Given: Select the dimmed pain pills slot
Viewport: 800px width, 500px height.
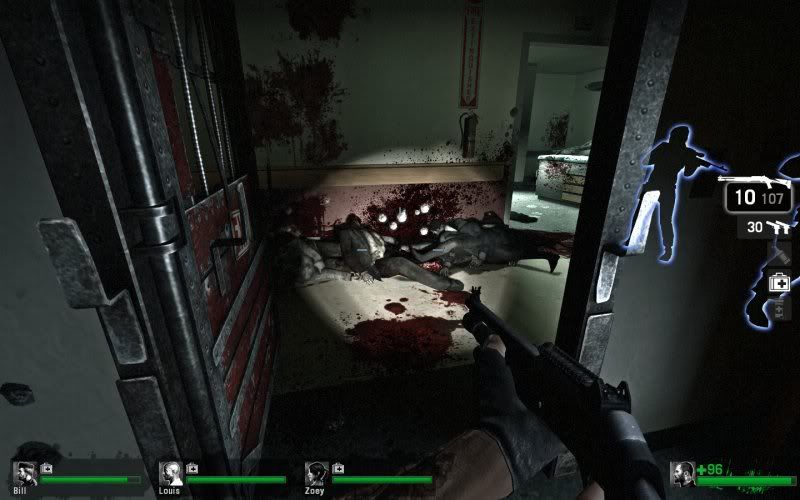Looking at the screenshot, I should click(x=780, y=308).
